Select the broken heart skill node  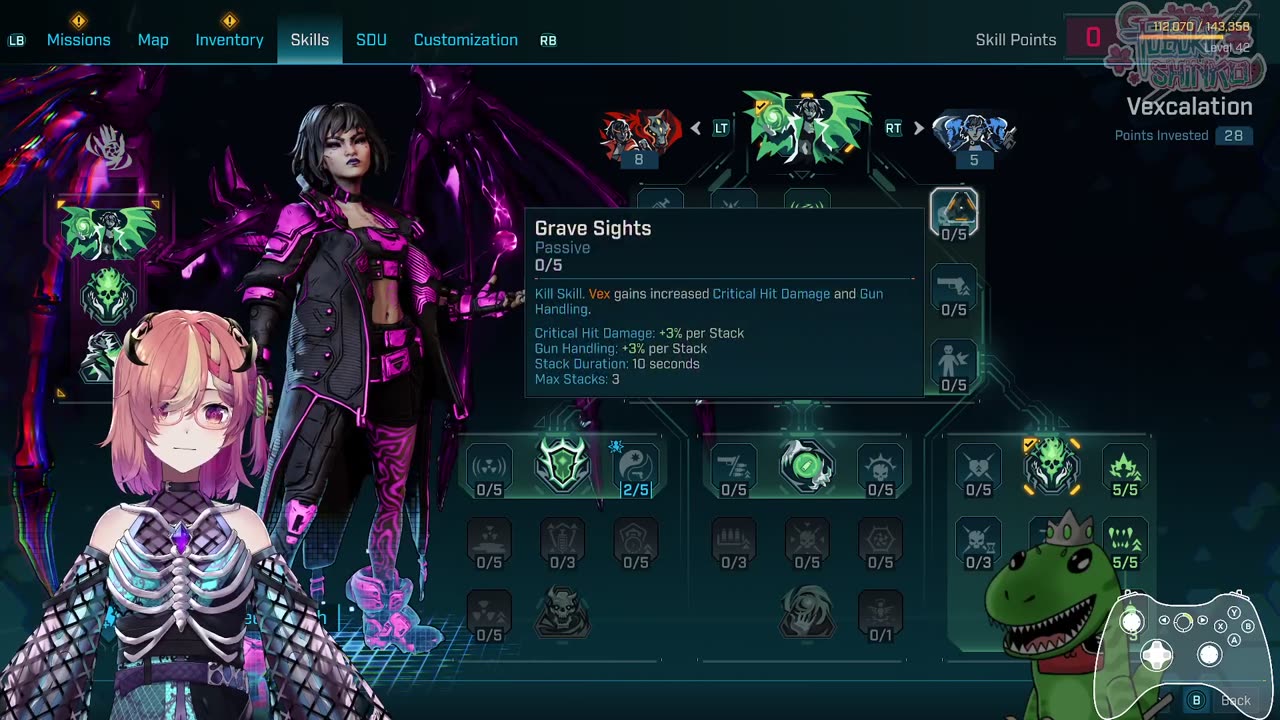click(x=978, y=465)
